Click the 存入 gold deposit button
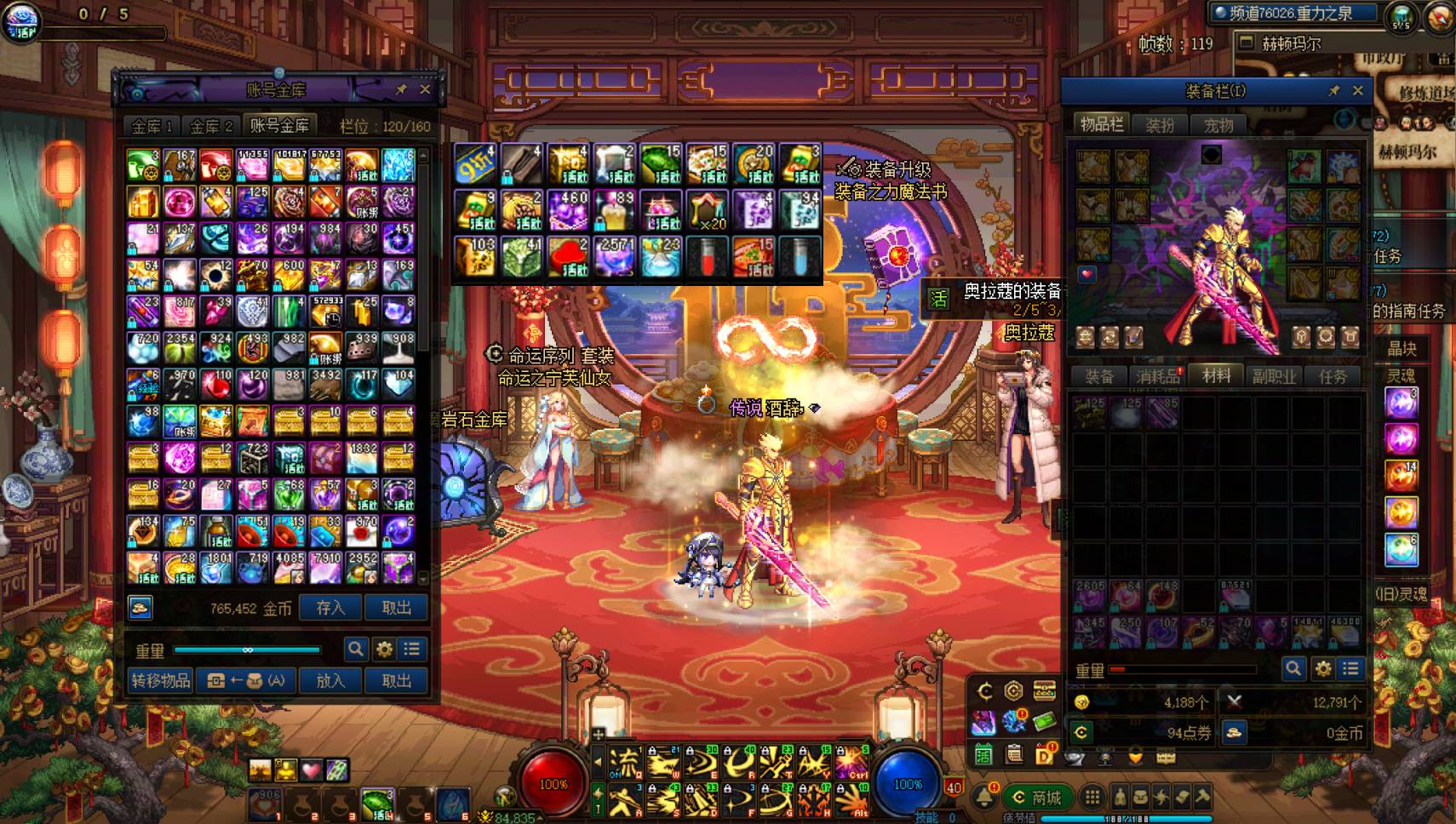The image size is (1456, 824). pyautogui.click(x=330, y=608)
